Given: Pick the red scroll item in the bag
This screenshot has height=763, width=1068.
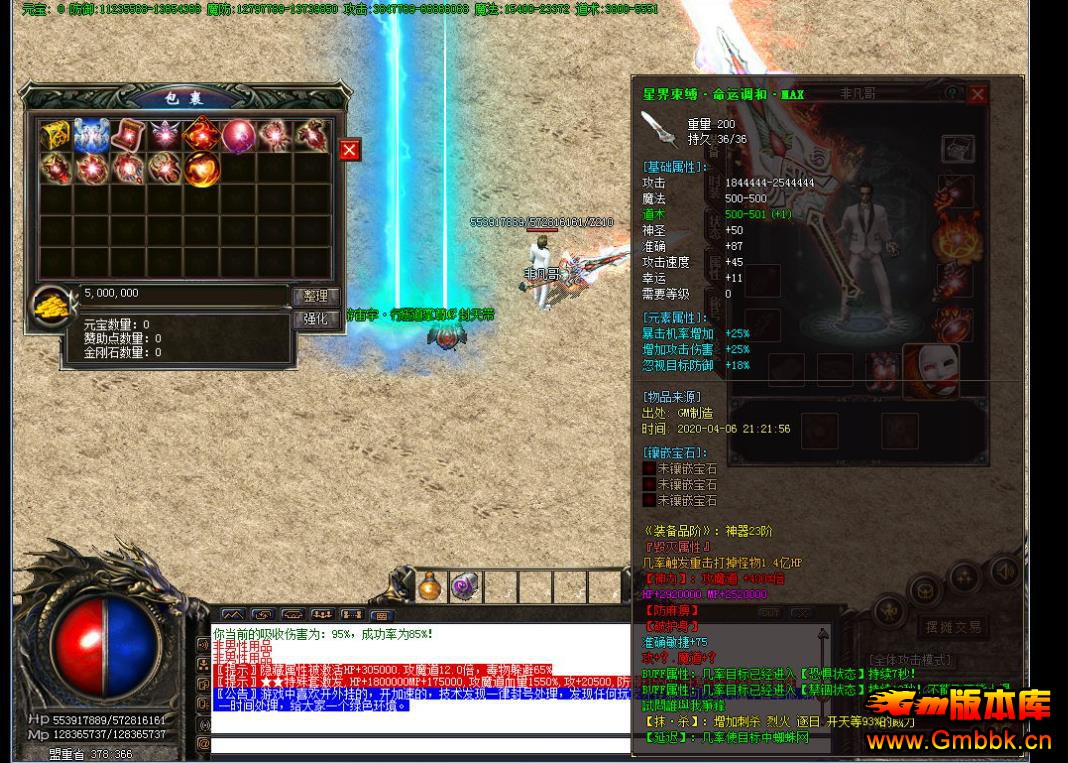Looking at the screenshot, I should click(130, 135).
